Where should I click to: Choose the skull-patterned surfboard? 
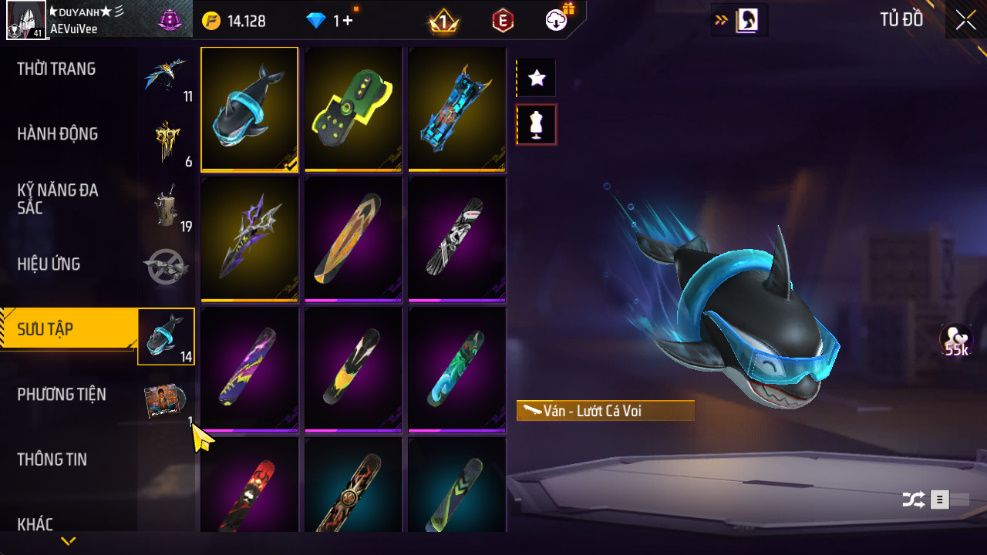click(457, 239)
